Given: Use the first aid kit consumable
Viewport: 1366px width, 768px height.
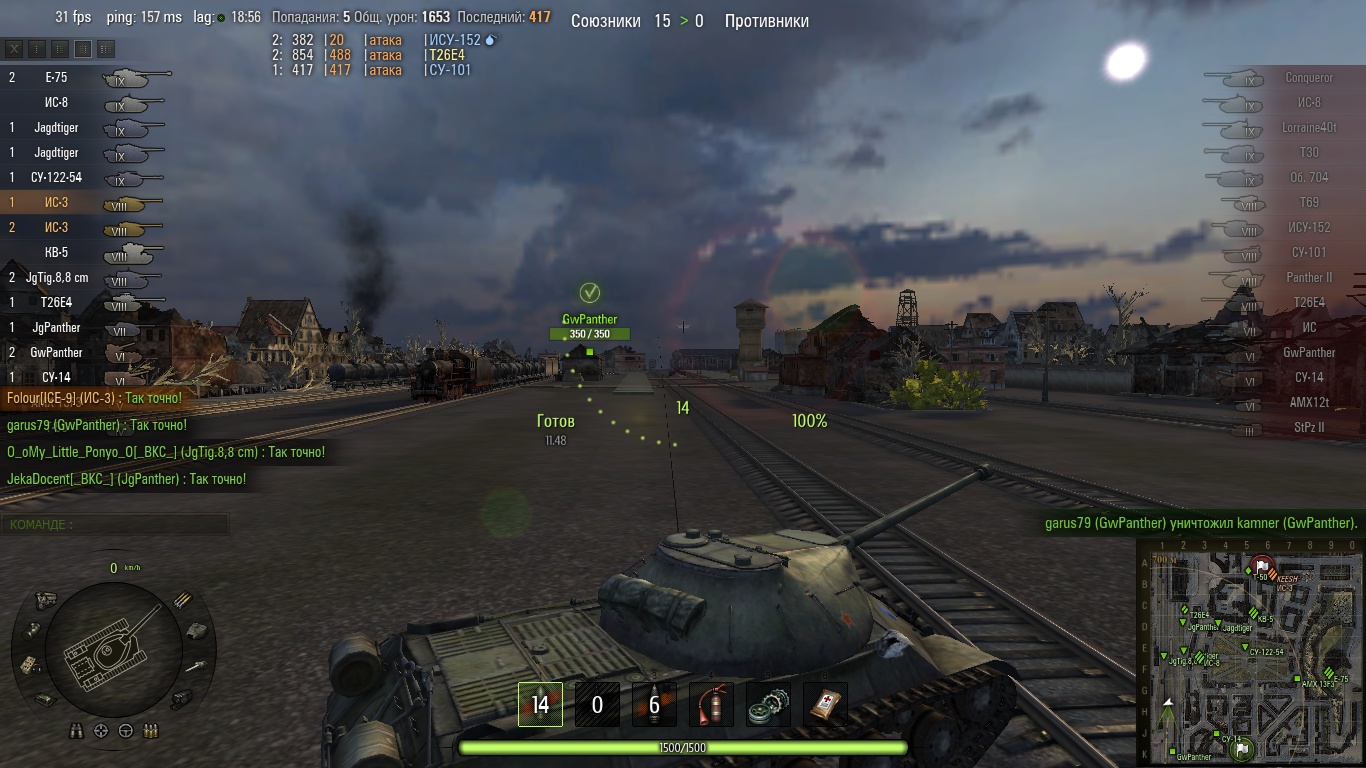Looking at the screenshot, I should [825, 705].
